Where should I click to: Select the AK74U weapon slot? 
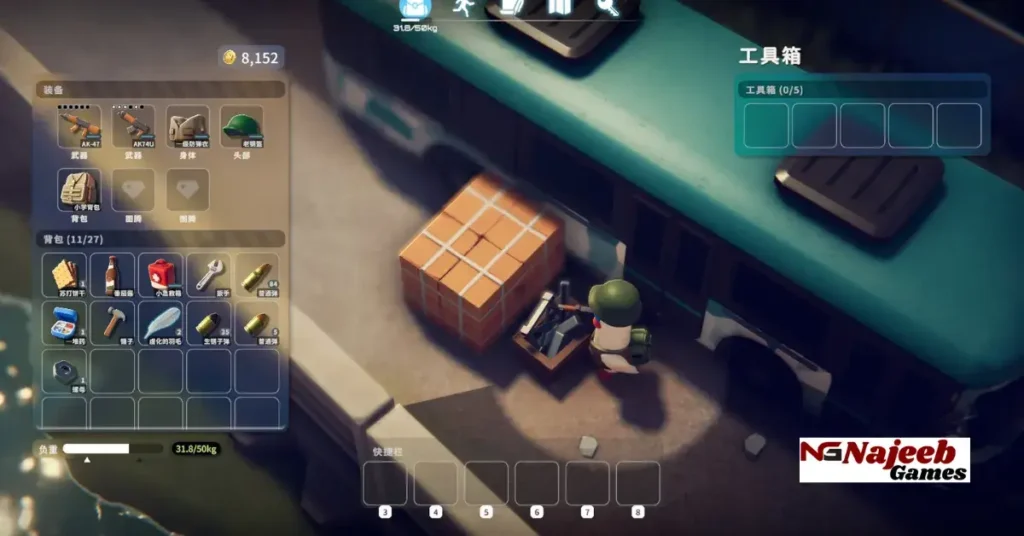point(134,127)
